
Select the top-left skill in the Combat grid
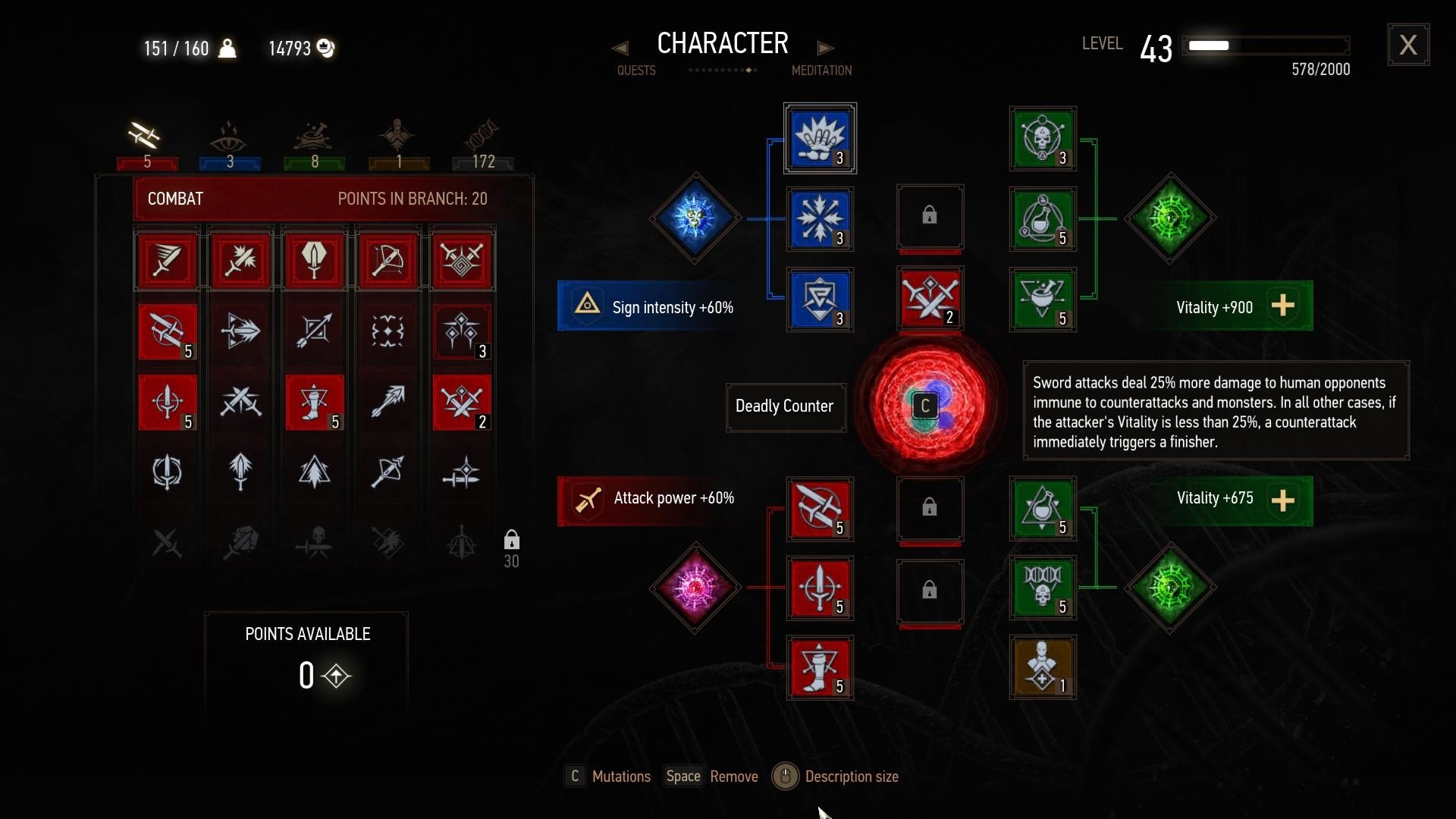tap(167, 260)
